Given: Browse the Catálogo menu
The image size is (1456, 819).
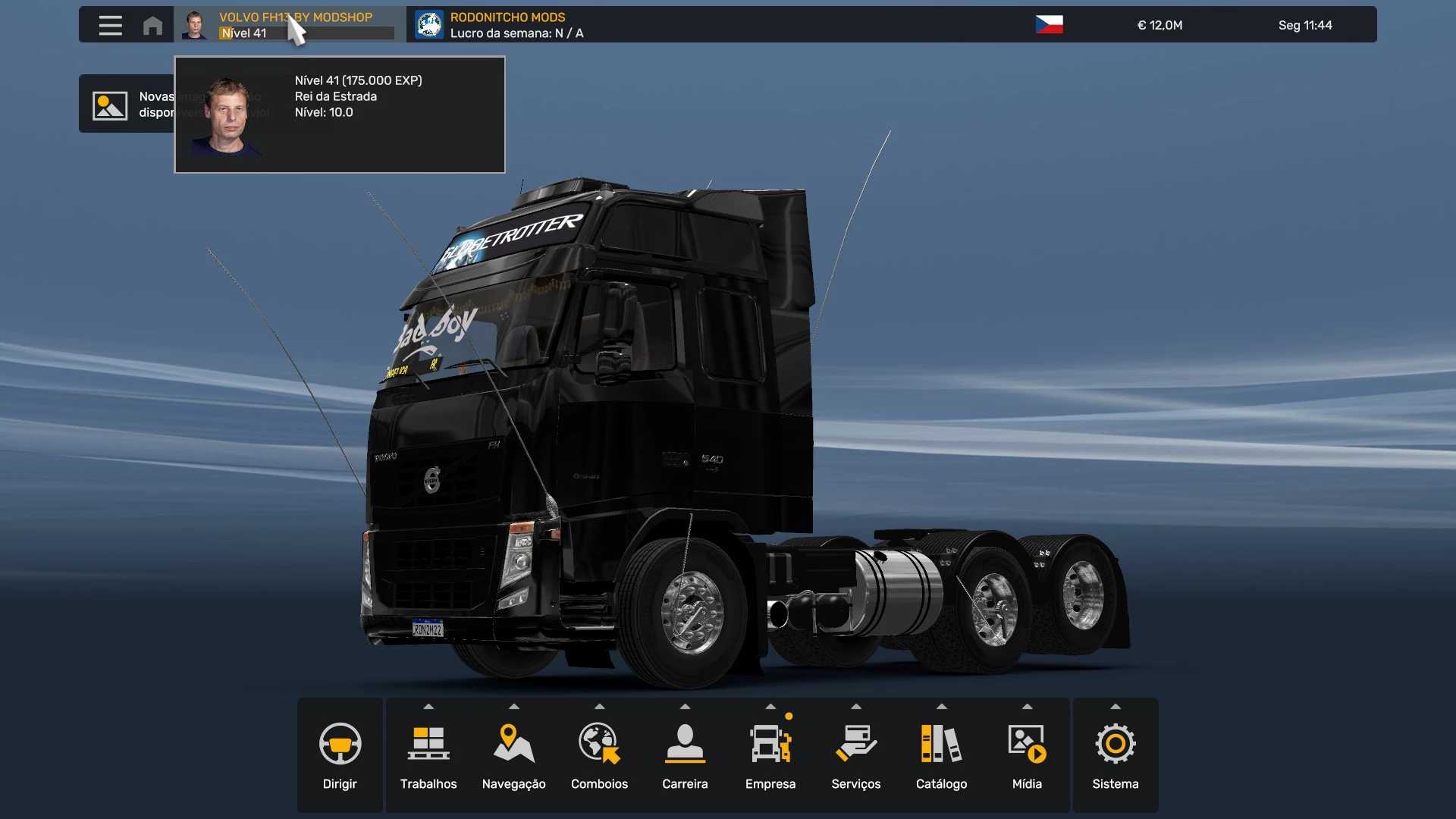Looking at the screenshot, I should (941, 755).
